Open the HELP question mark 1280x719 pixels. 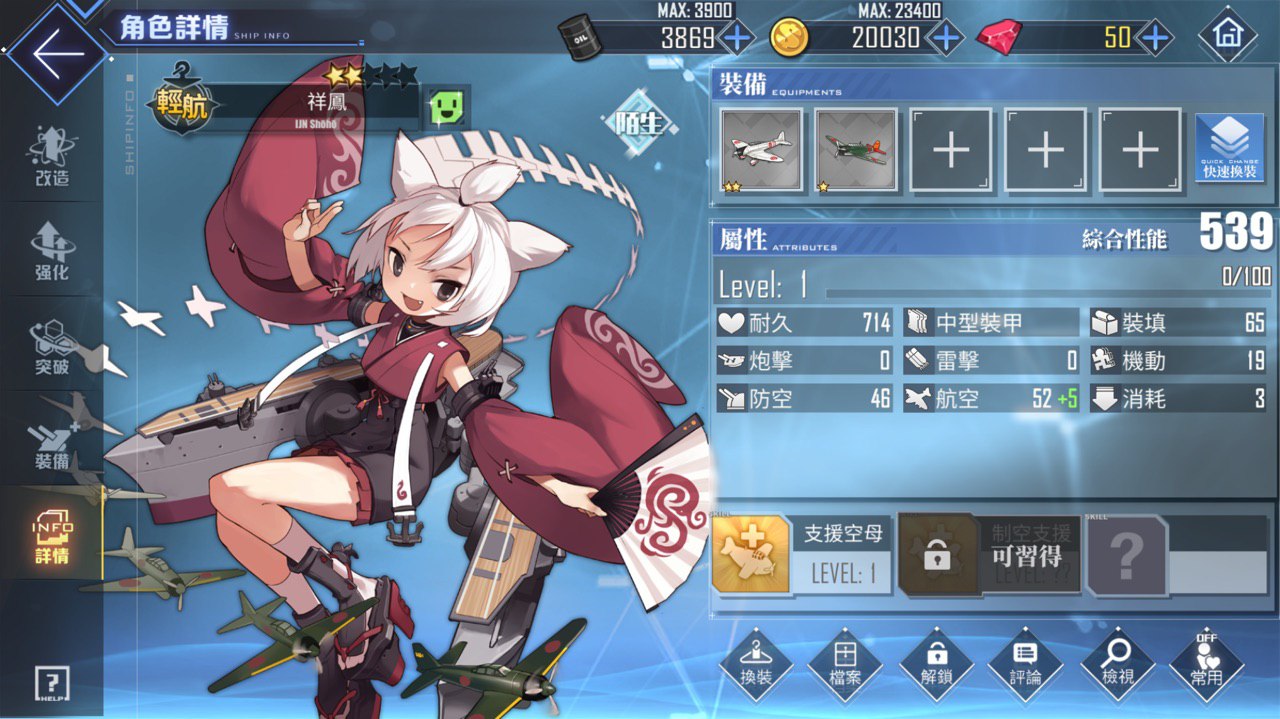pyautogui.click(x=51, y=684)
